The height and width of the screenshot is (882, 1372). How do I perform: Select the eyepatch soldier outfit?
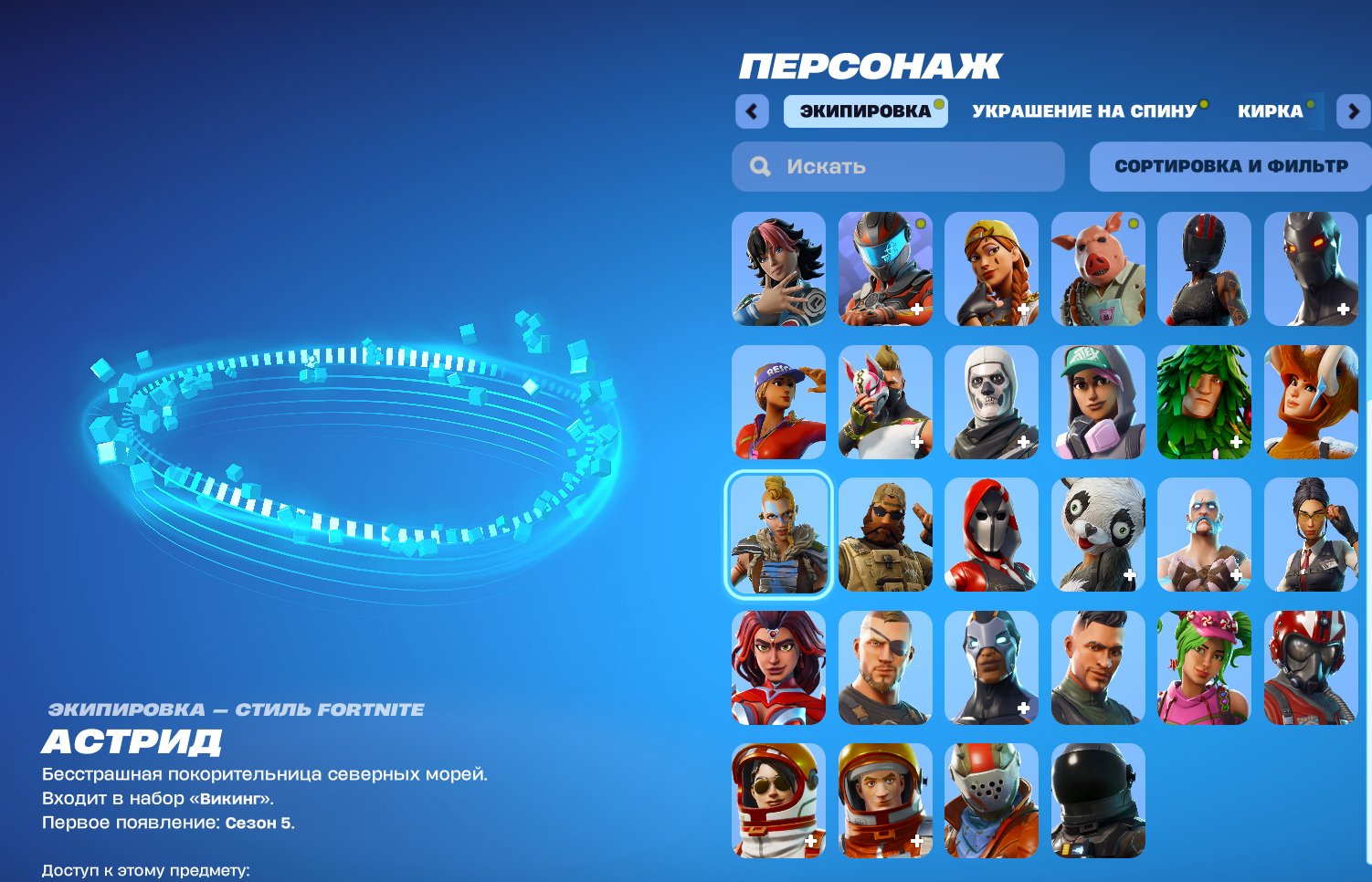883,667
